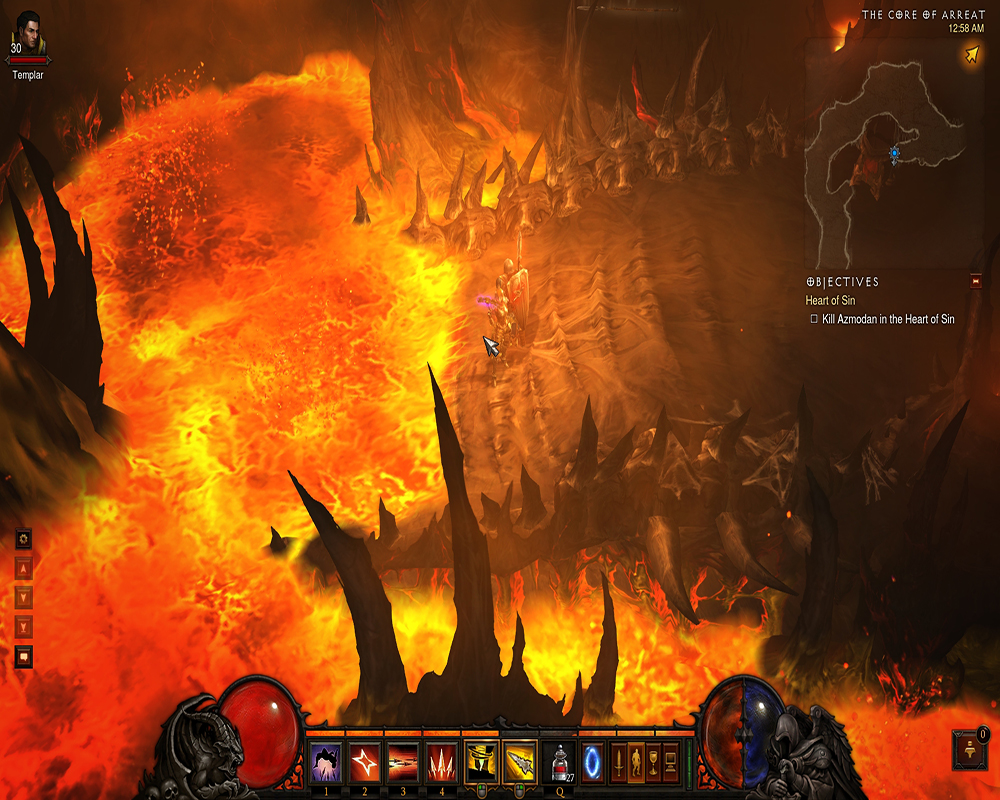Screen dimensions: 1000x800
Task: Cast the red spikes skill in slot 4
Action: pos(442,761)
